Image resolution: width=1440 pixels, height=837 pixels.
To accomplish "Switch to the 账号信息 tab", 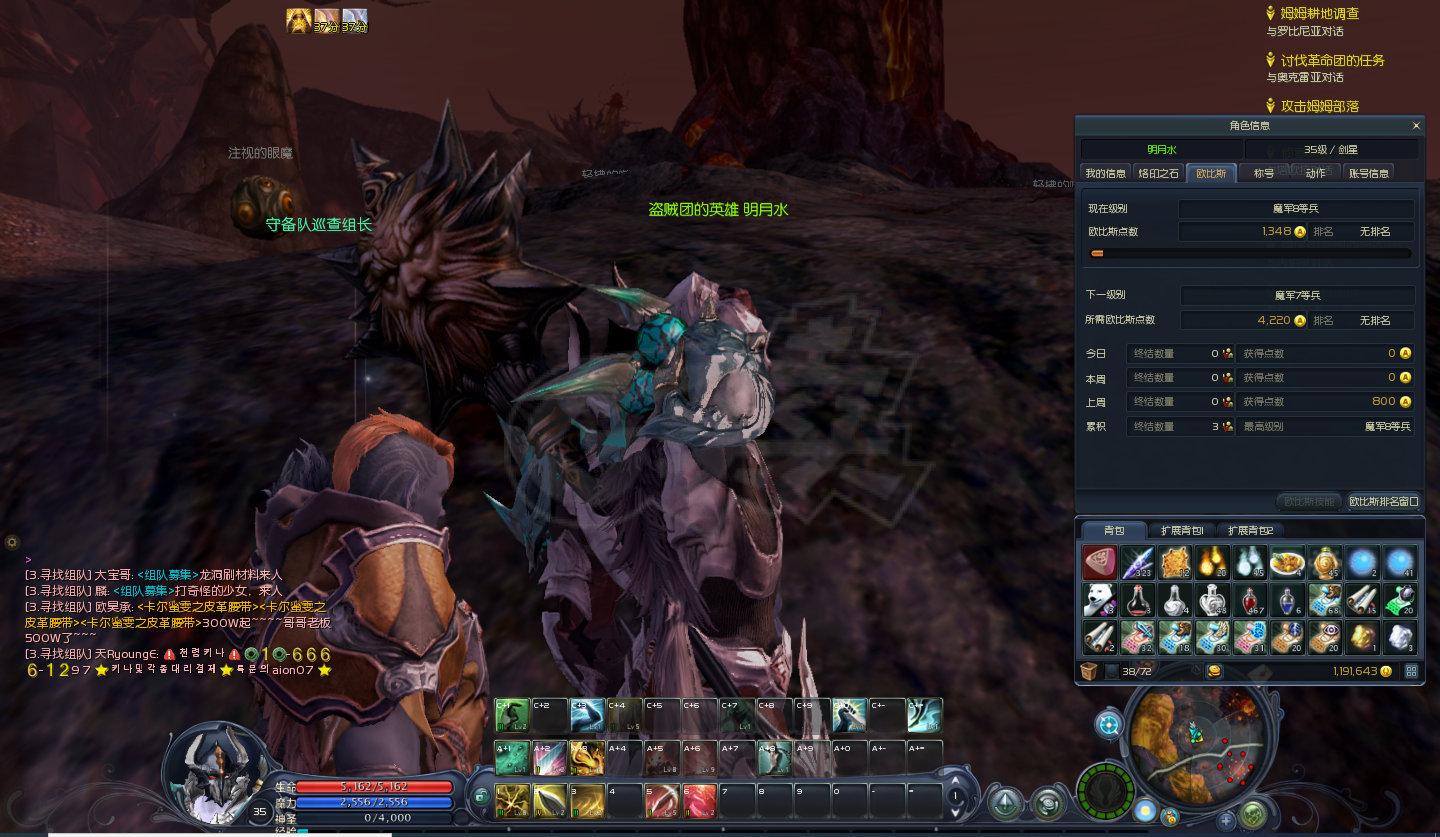I will (x=1368, y=173).
